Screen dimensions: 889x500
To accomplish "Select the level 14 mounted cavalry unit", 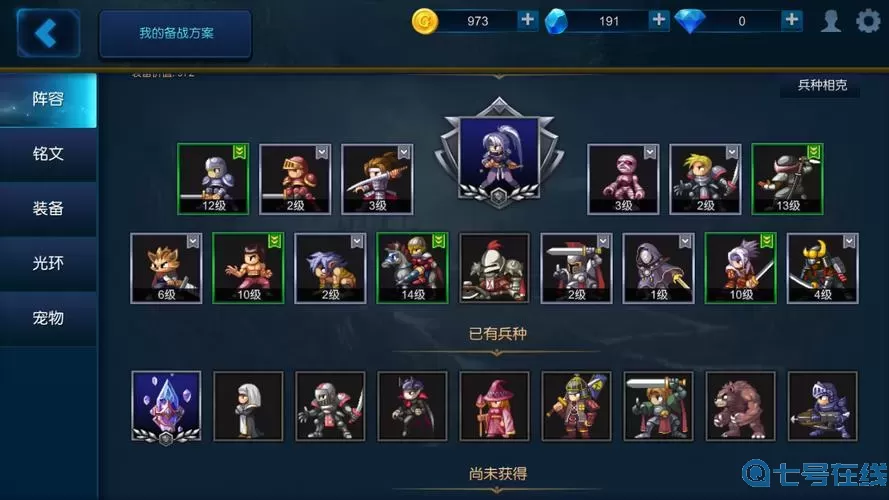I will (x=412, y=267).
